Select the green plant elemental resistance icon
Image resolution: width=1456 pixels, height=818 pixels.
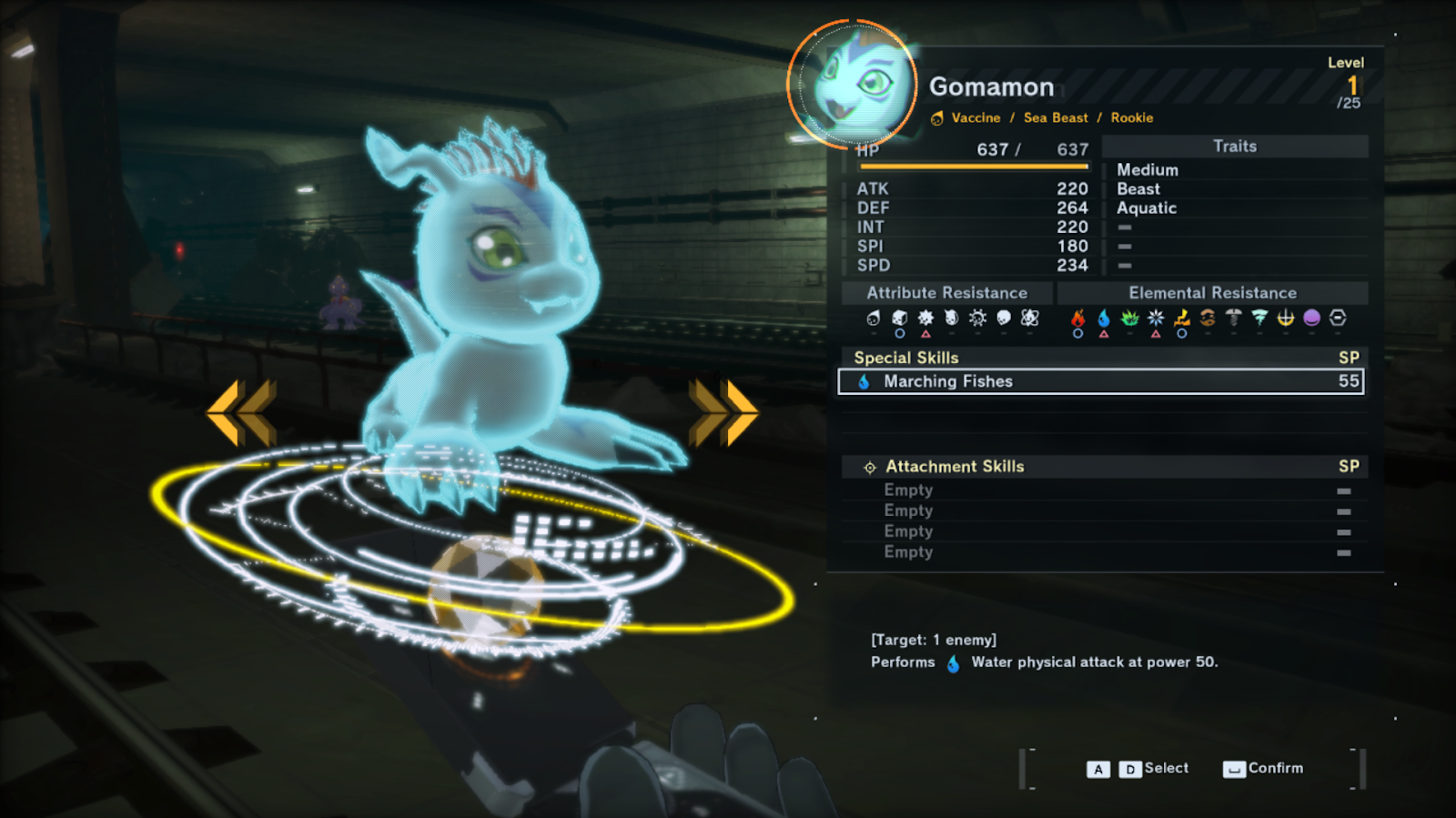pos(1129,318)
